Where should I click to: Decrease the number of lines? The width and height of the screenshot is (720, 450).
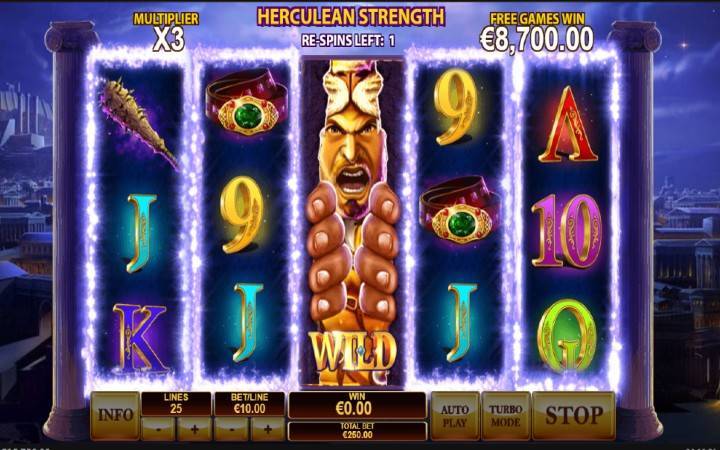coord(158,429)
